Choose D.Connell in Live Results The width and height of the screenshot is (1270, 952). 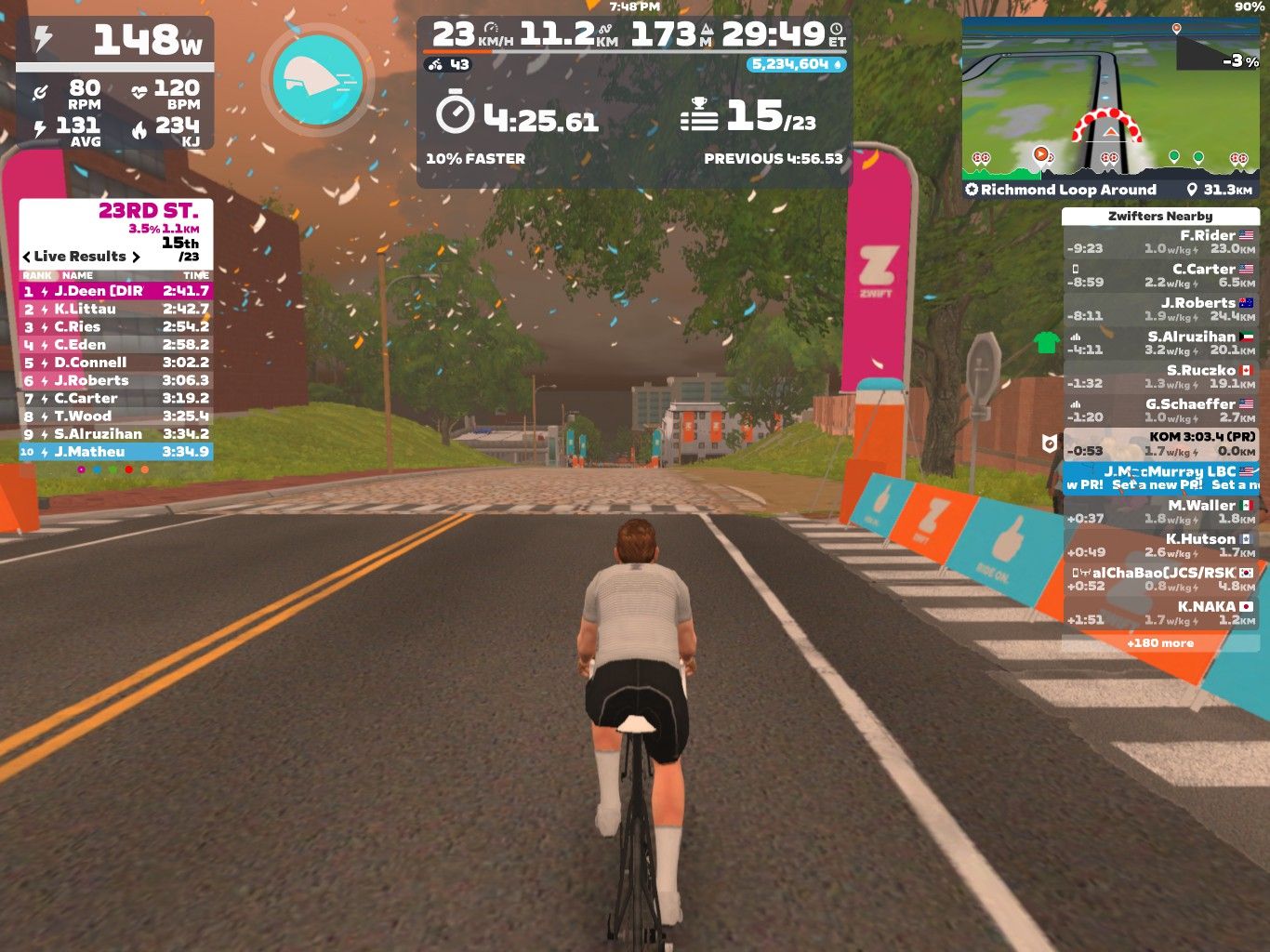tap(115, 363)
